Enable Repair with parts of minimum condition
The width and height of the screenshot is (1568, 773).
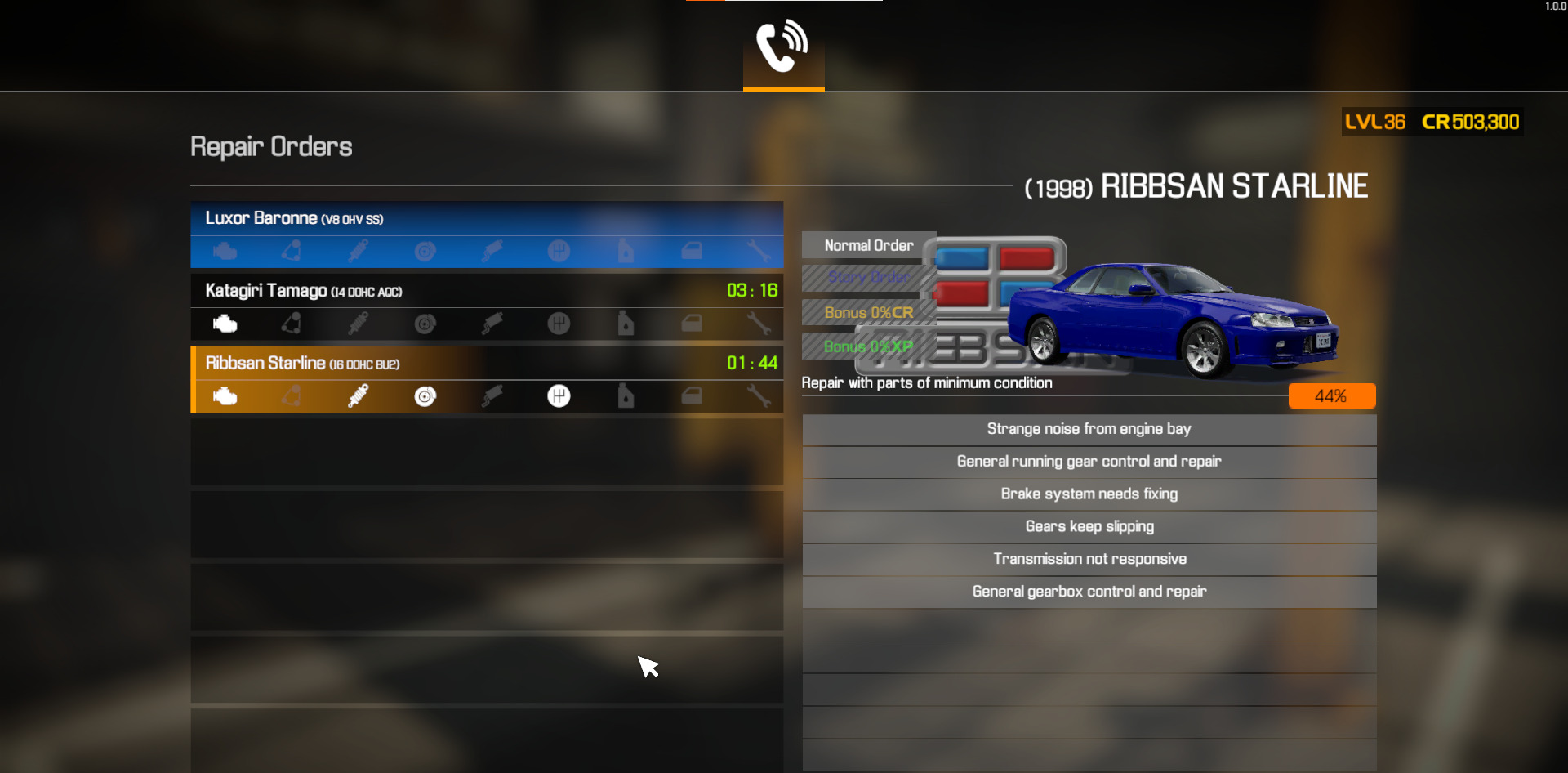(x=928, y=382)
